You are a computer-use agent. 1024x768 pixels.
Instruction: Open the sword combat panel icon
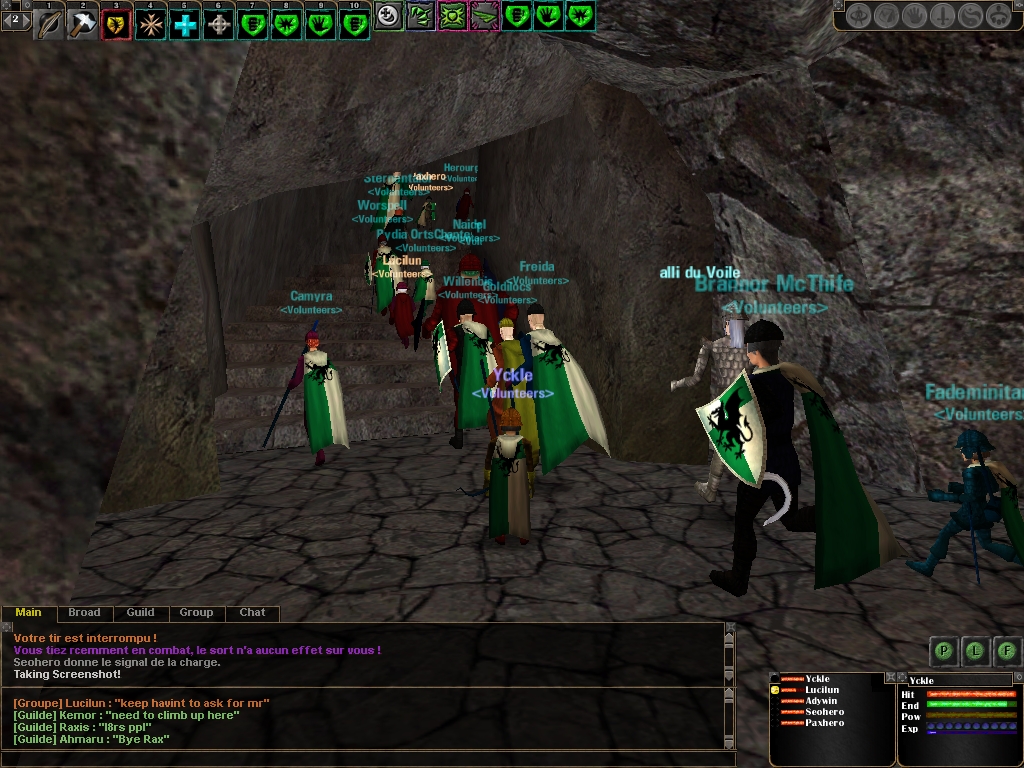(942, 15)
